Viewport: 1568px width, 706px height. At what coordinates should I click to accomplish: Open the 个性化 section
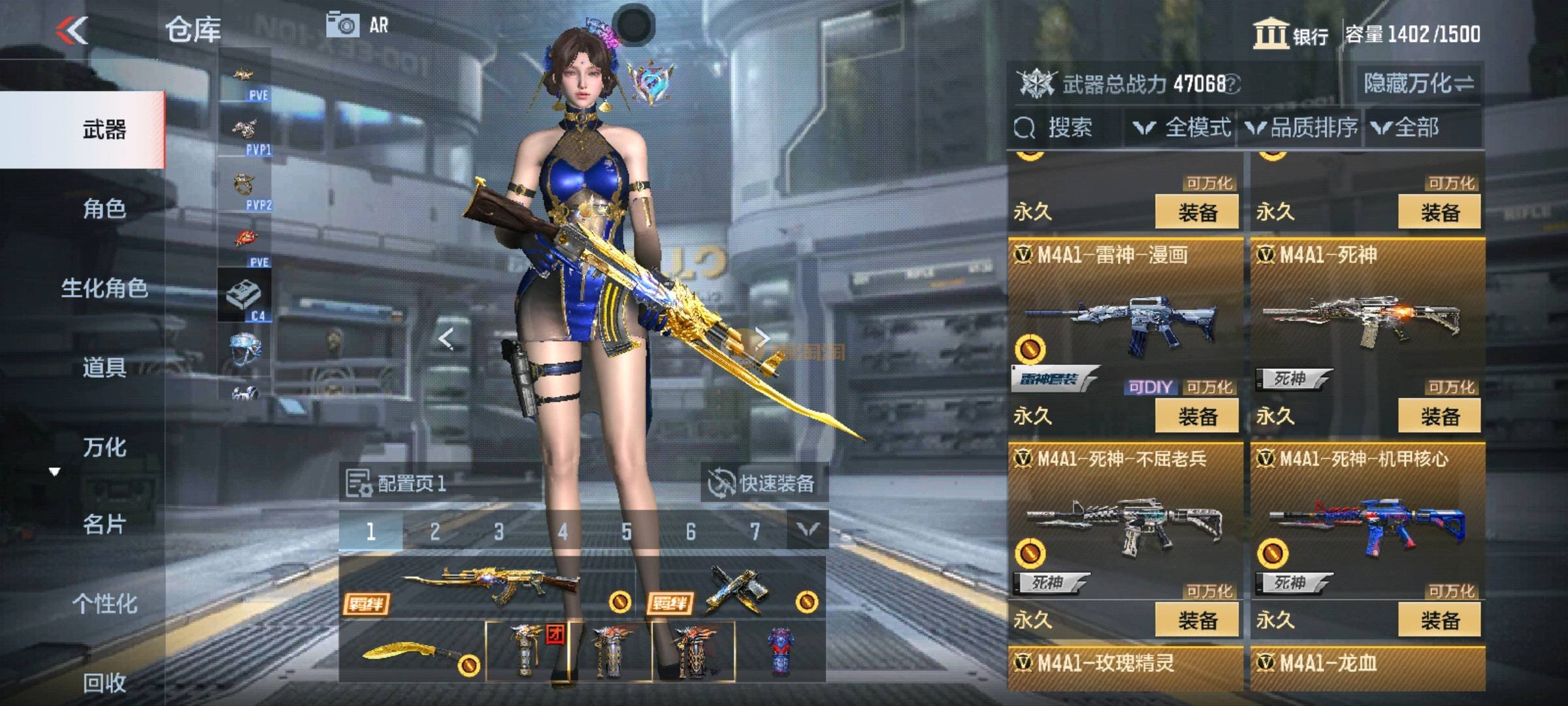tap(105, 603)
